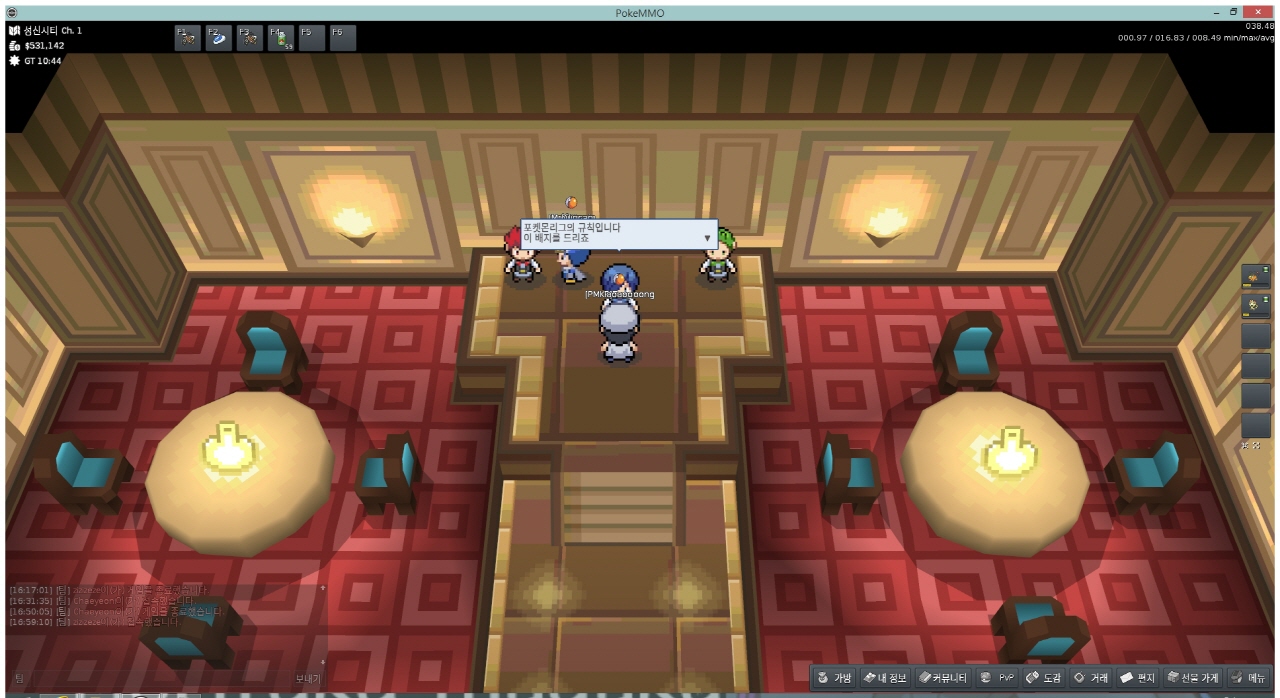Change the 팀 chat channel selector

tap(20, 678)
